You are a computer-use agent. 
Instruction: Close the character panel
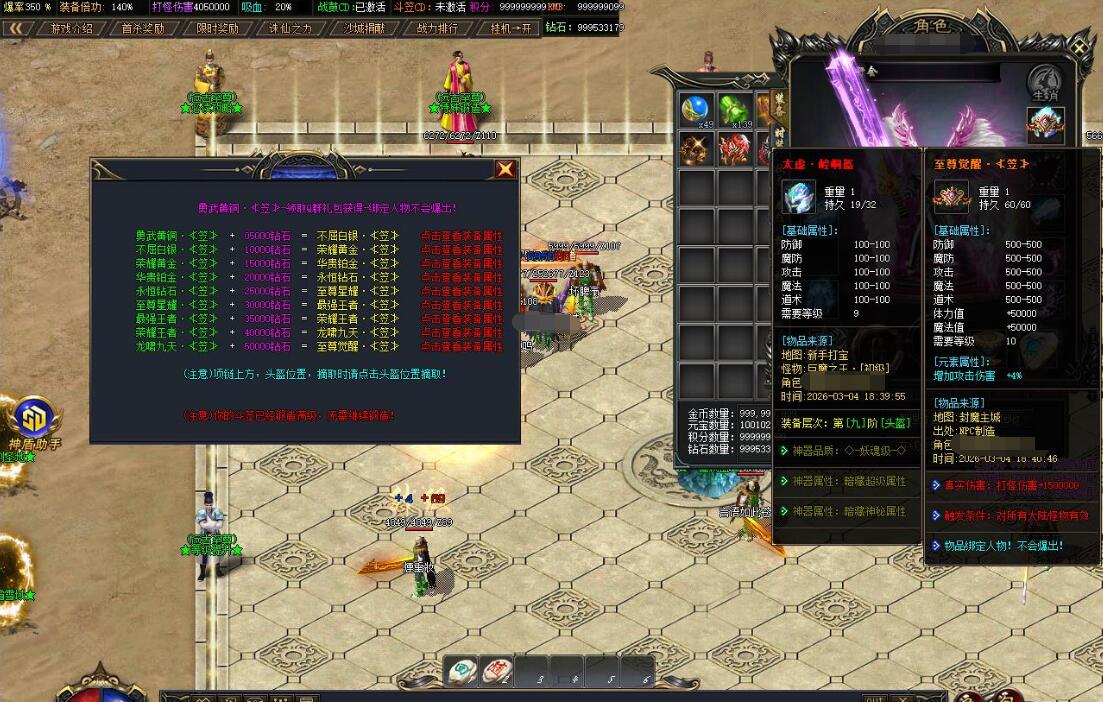click(1079, 47)
